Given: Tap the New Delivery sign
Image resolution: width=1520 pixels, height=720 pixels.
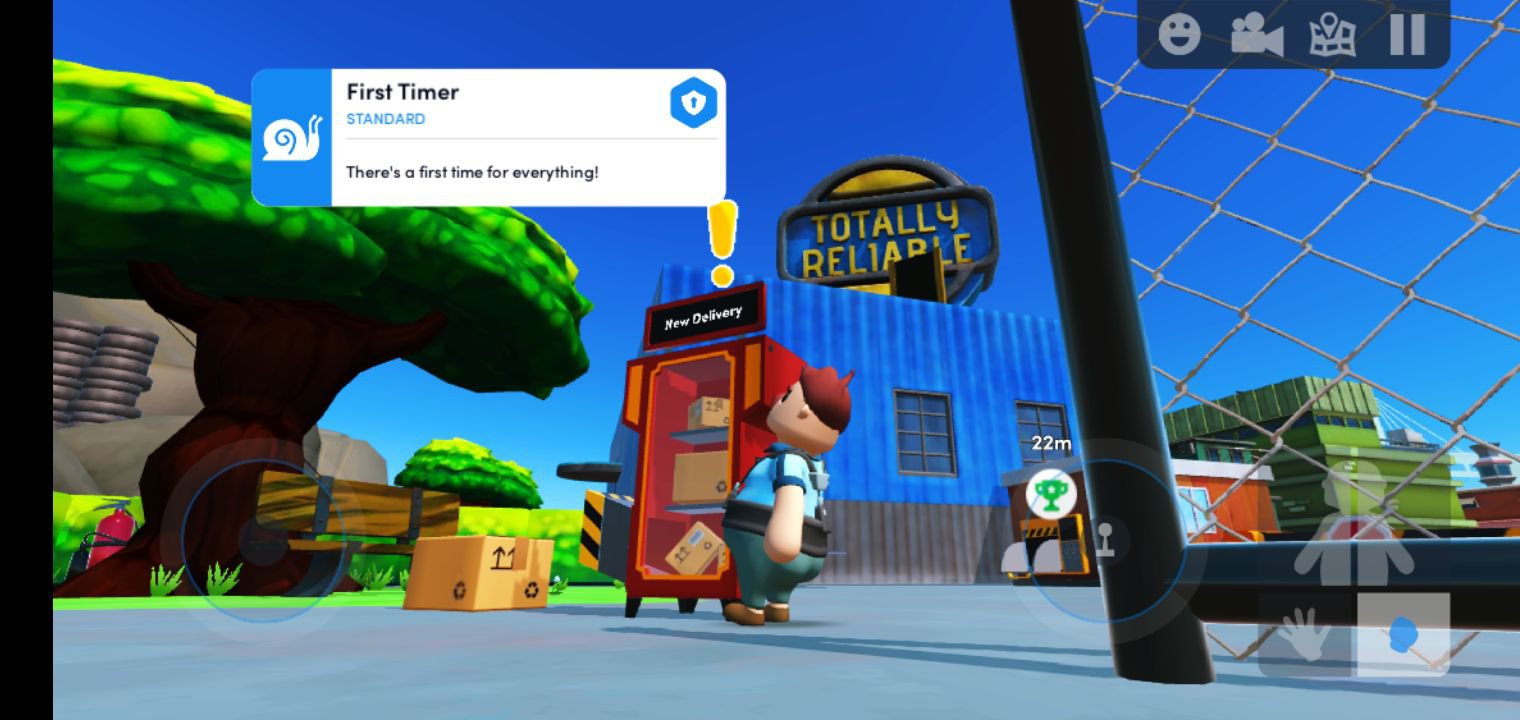Looking at the screenshot, I should tap(702, 313).
